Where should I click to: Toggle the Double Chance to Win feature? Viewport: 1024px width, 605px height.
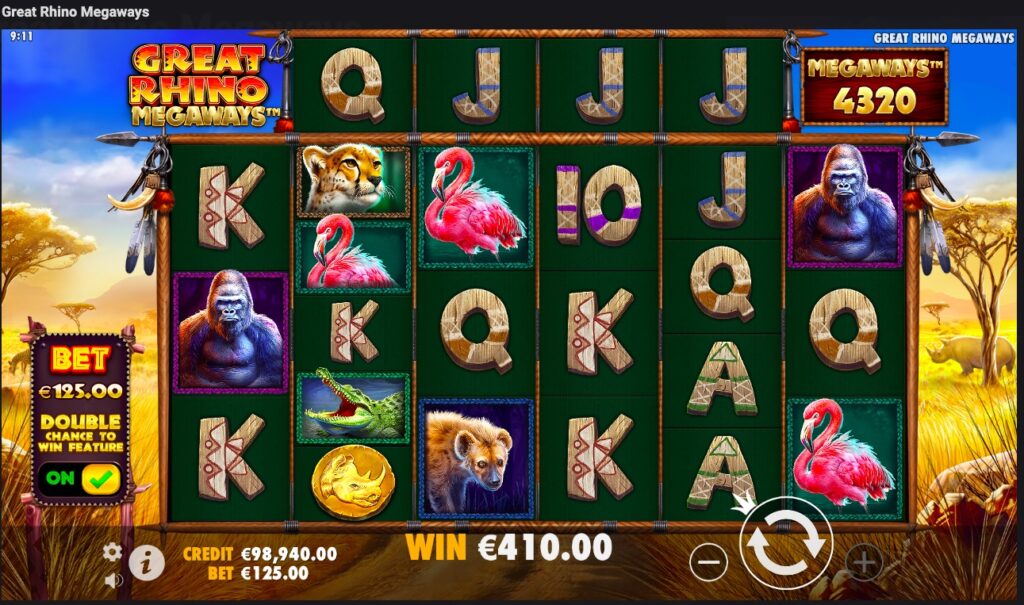coord(81,478)
